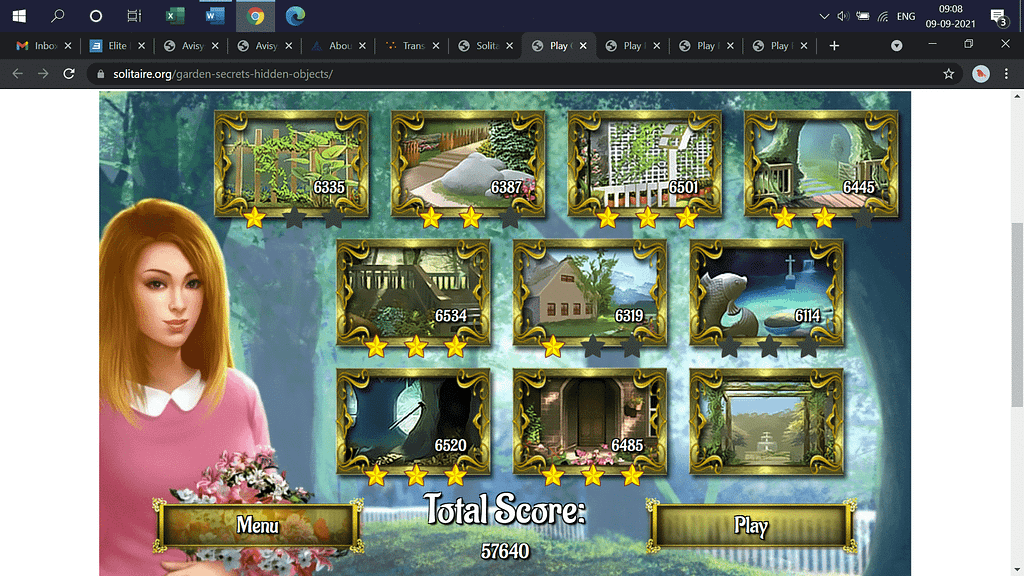Choose the unscored pergola fountain level
The image size is (1024, 576).
click(767, 421)
